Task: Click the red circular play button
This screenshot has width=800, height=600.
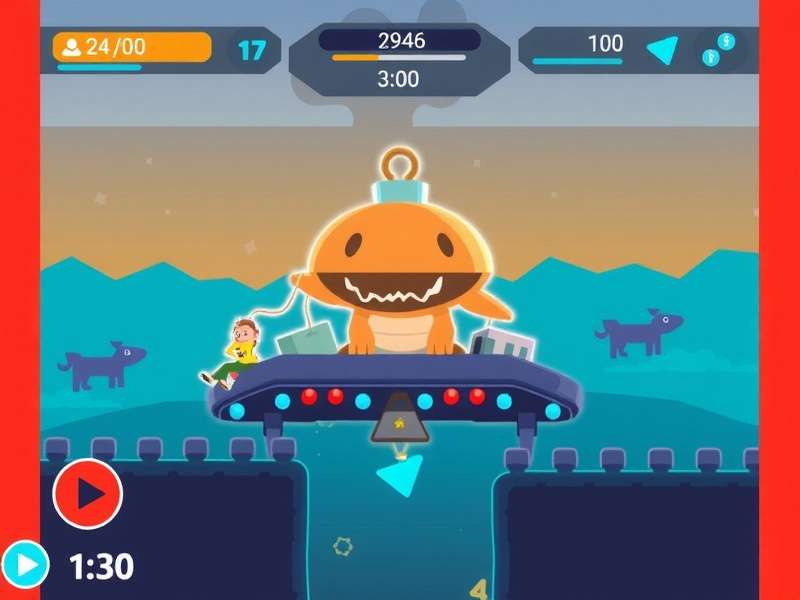Action: [x=88, y=493]
